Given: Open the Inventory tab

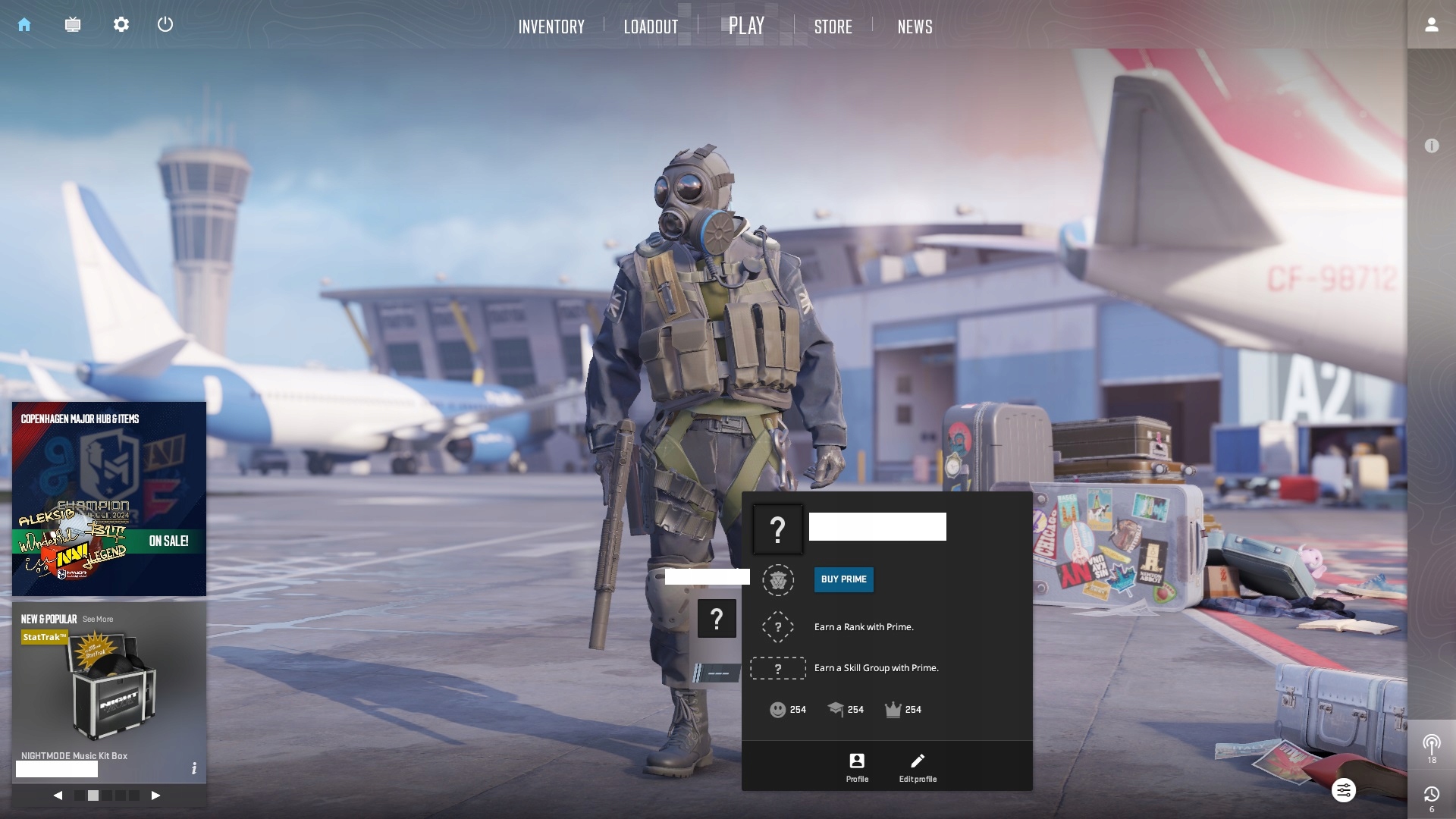Looking at the screenshot, I should tap(551, 27).
